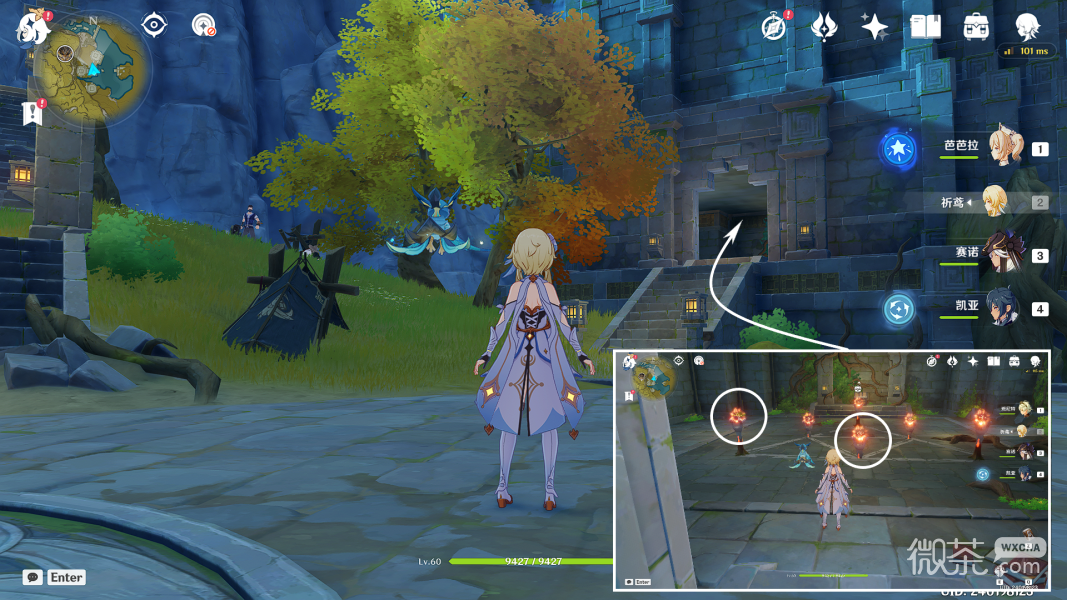Viewport: 1067px width, 600px height.
Task: Open the quest marker icon below the minimap
Action: tap(33, 112)
